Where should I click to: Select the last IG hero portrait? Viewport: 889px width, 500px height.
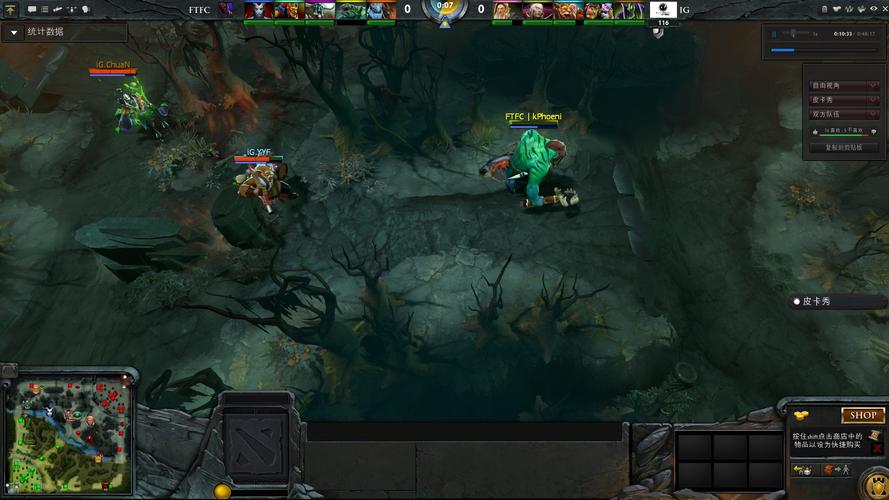[x=631, y=10]
